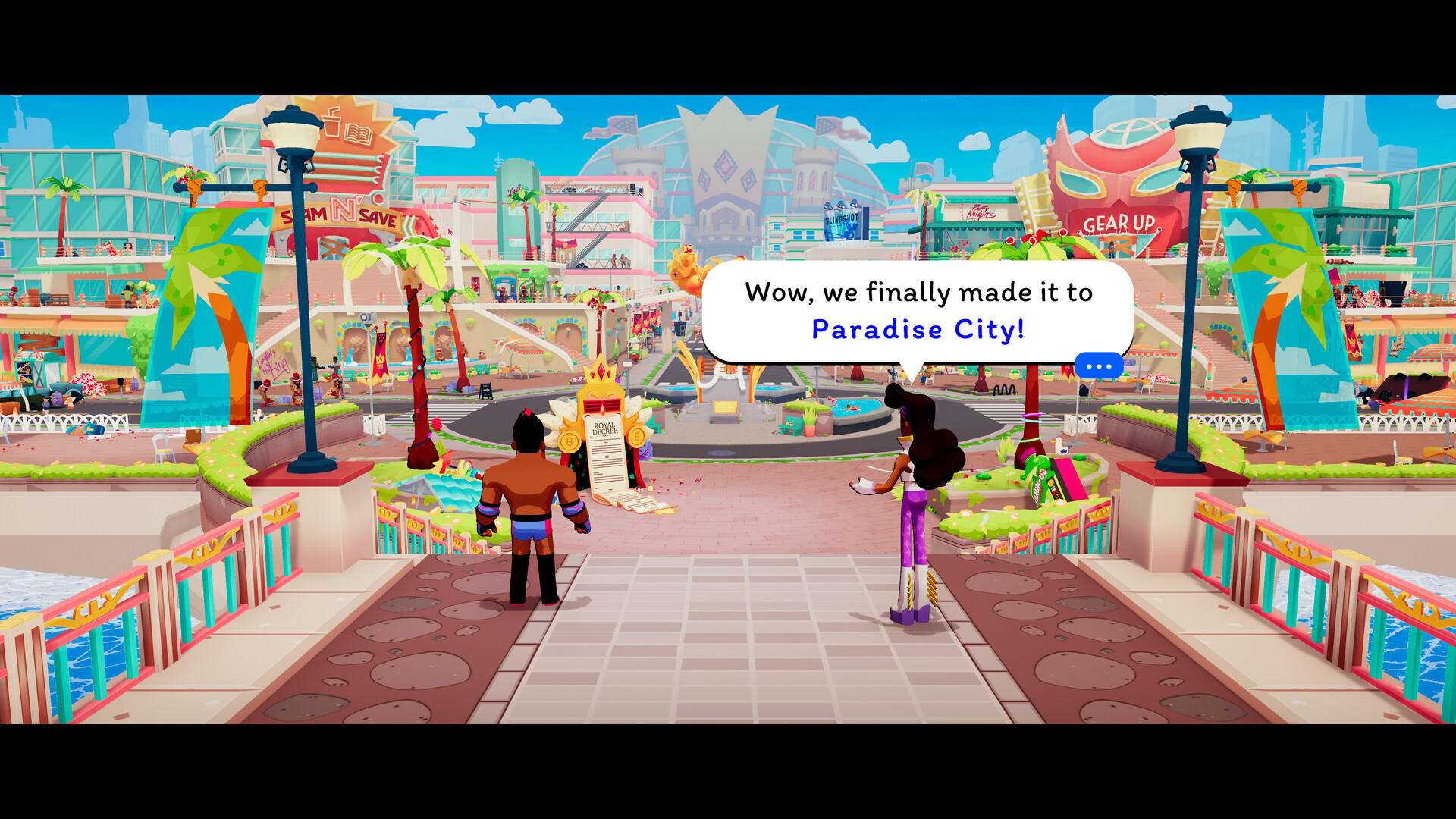
Task: Click the red diamond crown on the Royal Decree stand
Action: 601,371
